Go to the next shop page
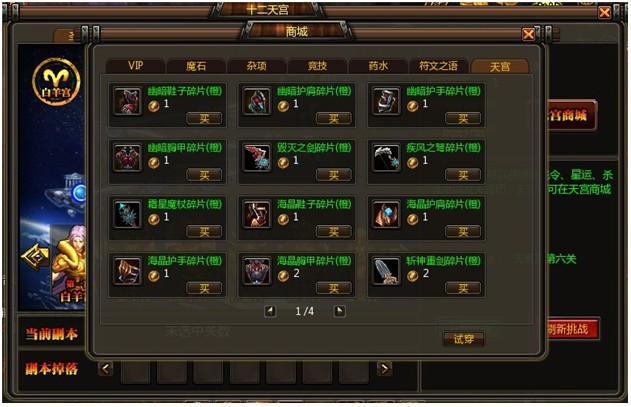Image resolution: width=631 pixels, height=407 pixels. click(339, 311)
